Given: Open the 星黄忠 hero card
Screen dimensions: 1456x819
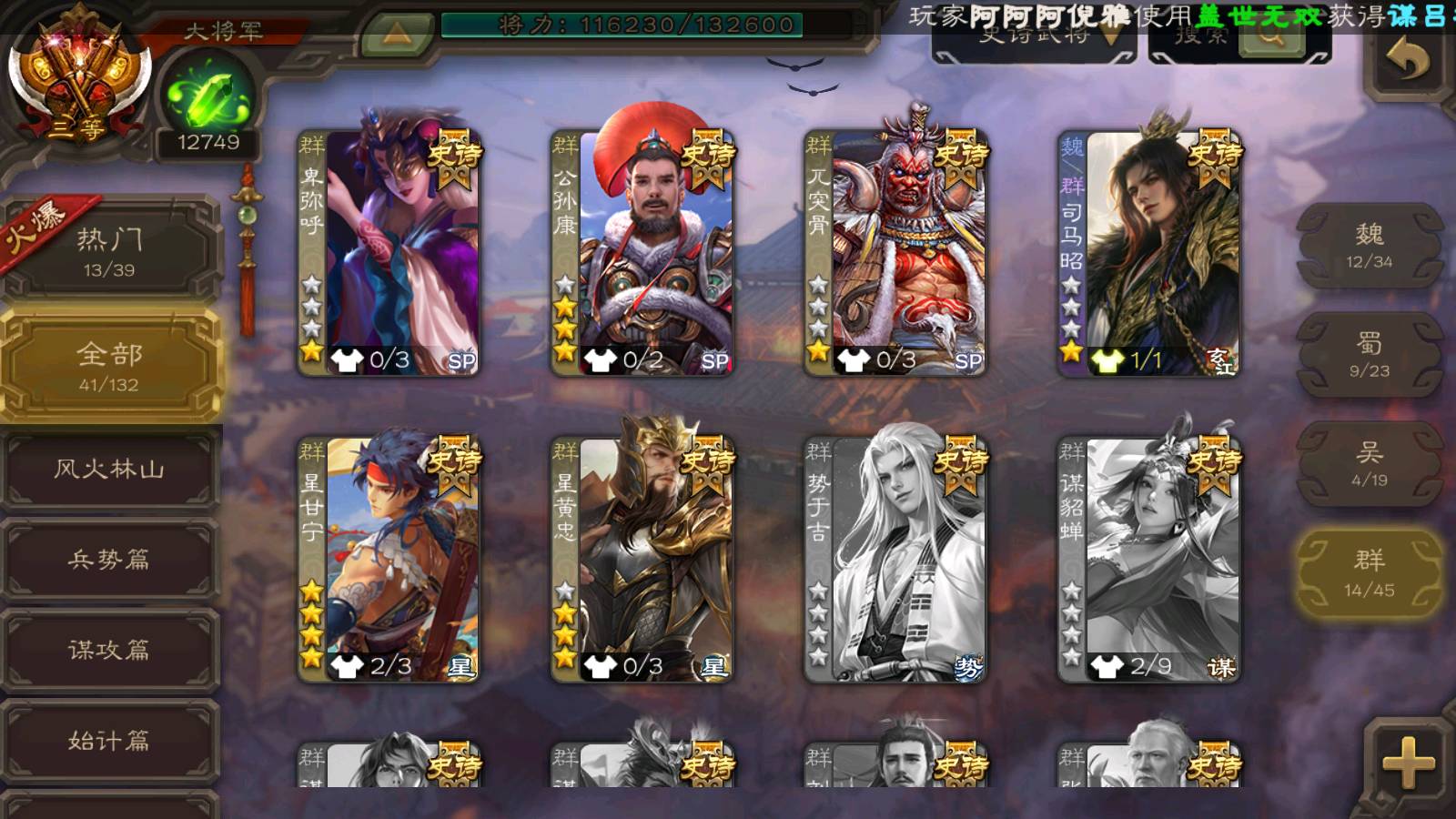Looking at the screenshot, I should [x=642, y=559].
